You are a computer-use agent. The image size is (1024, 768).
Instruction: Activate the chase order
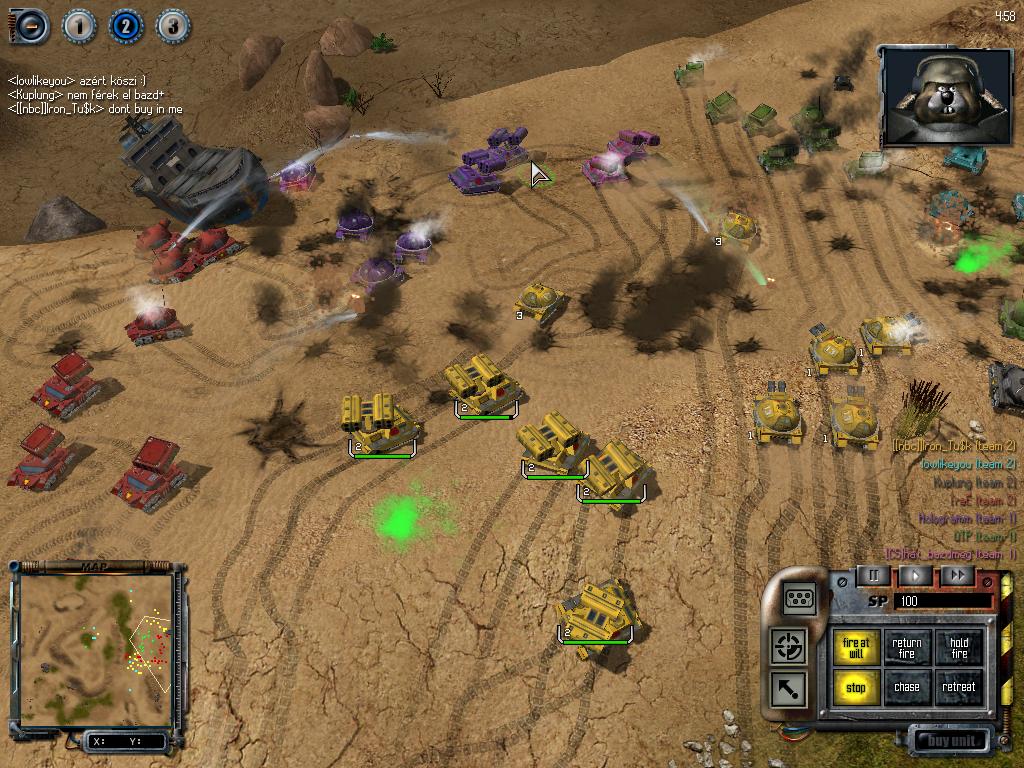pos(907,688)
